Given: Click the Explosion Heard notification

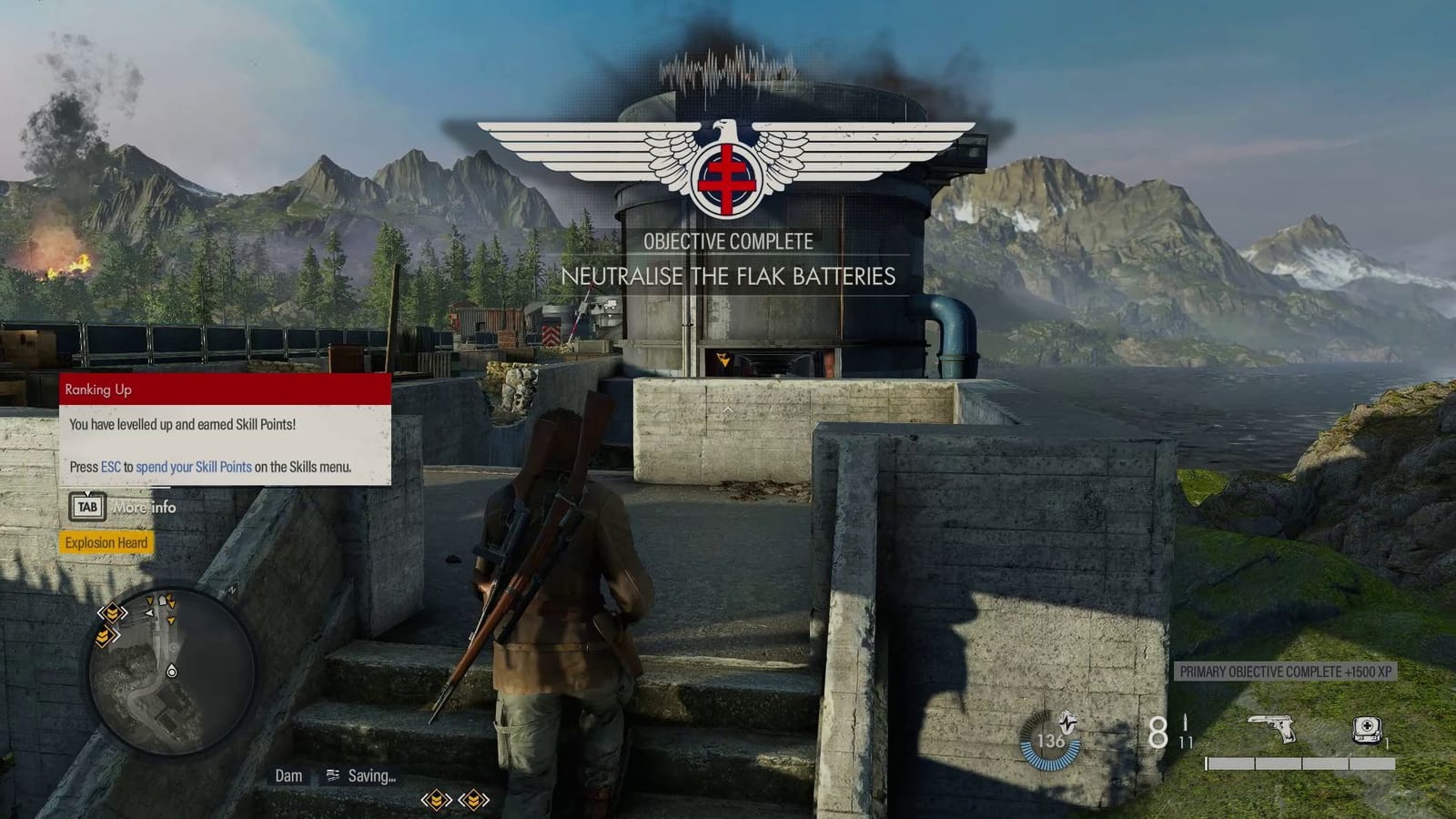Looking at the screenshot, I should point(106,542).
